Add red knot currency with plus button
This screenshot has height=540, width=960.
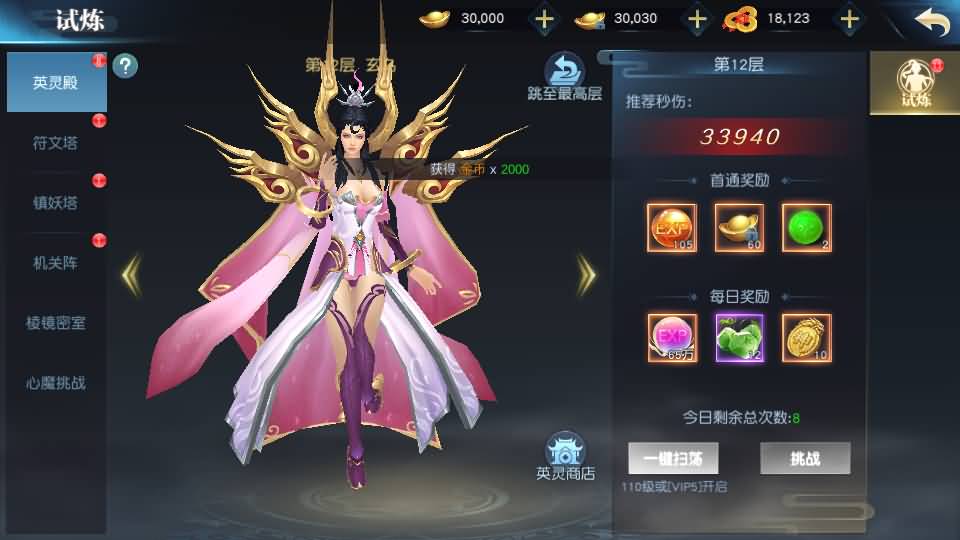point(849,19)
